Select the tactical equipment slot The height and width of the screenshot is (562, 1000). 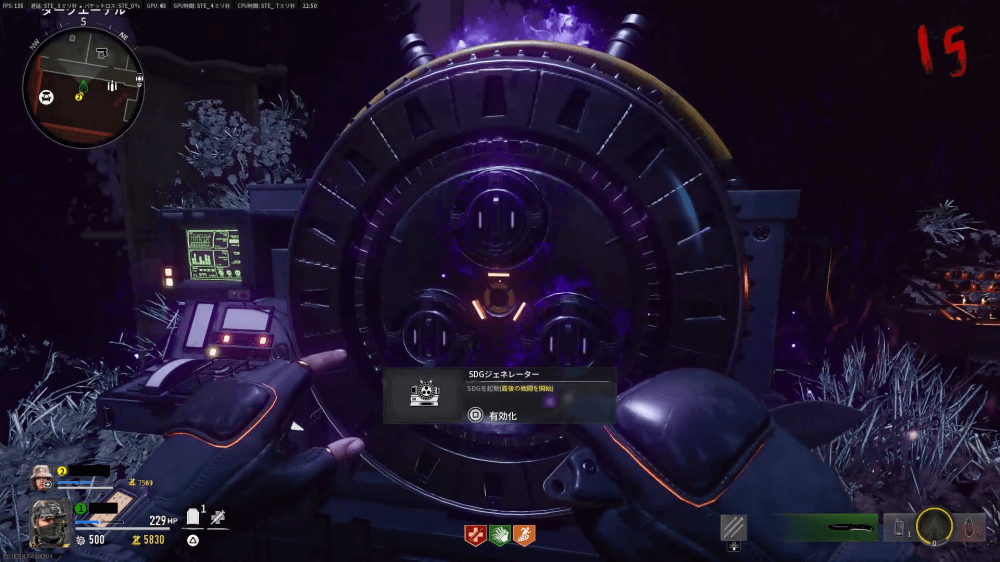pyautogui.click(x=899, y=527)
